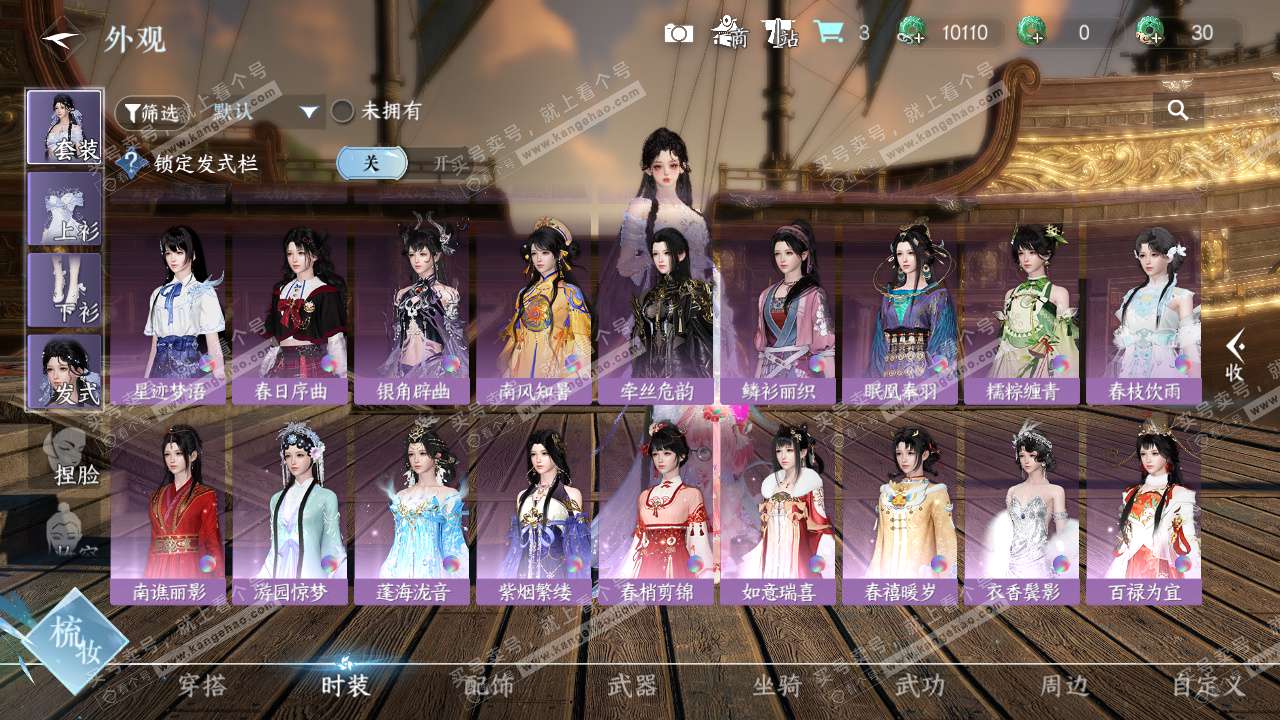Toggle the 锁定发式栏 switch
The height and width of the screenshot is (720, 1280).
tap(400, 163)
